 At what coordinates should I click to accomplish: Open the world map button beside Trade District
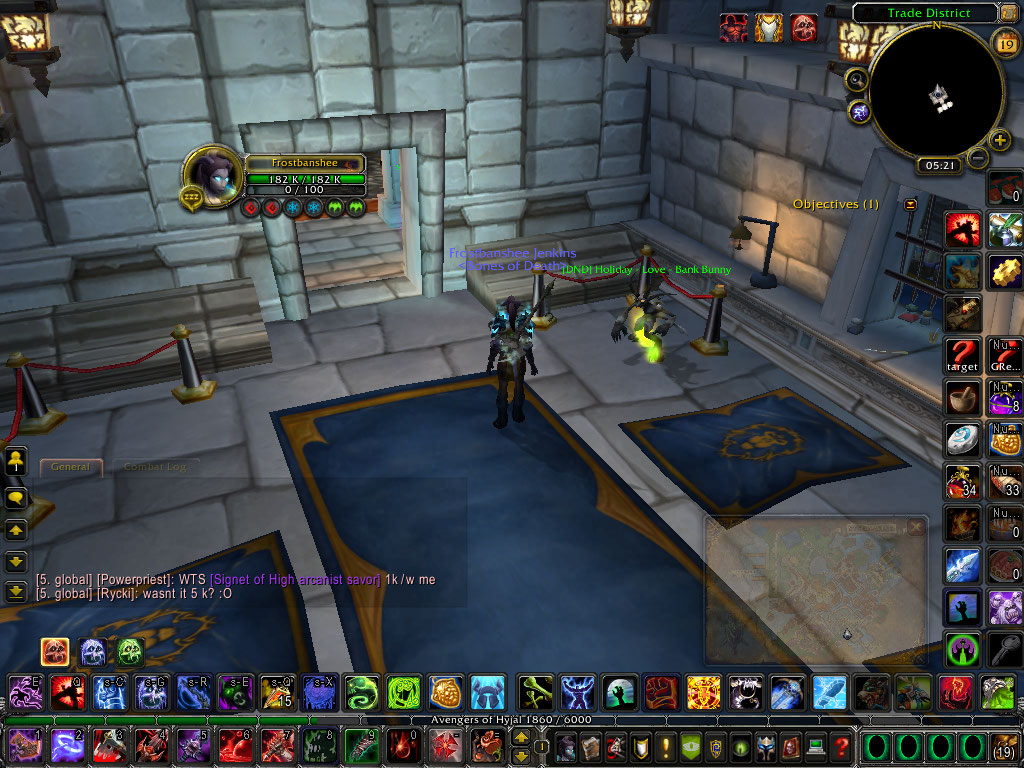(1008, 13)
